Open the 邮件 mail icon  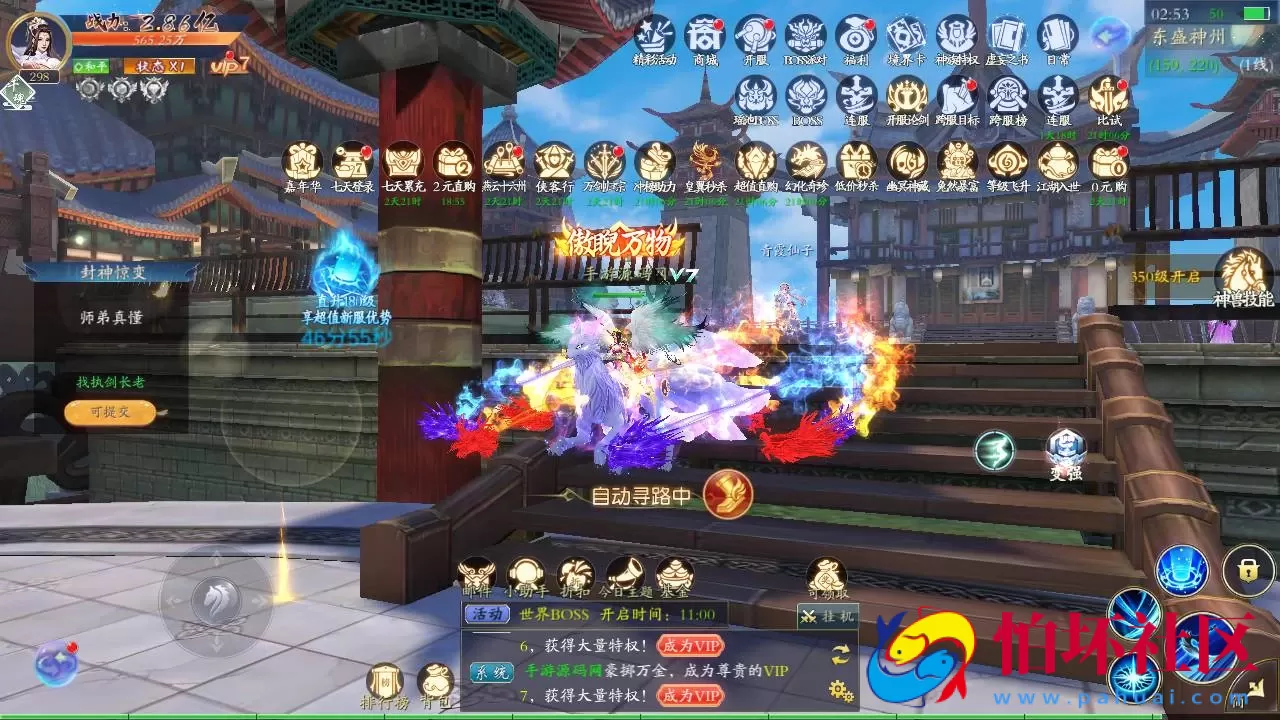477,575
